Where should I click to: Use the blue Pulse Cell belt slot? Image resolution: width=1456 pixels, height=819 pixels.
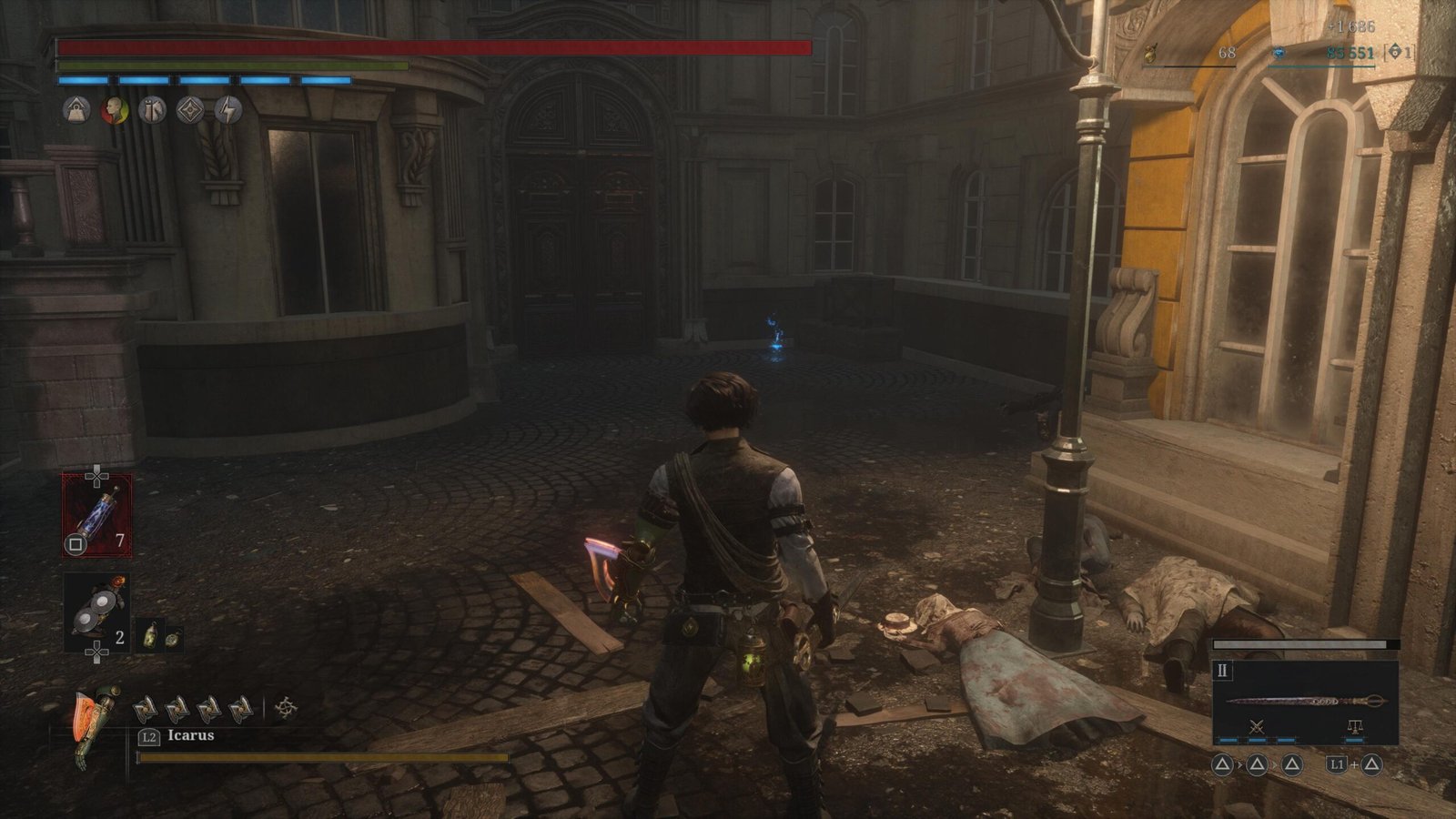(96, 515)
